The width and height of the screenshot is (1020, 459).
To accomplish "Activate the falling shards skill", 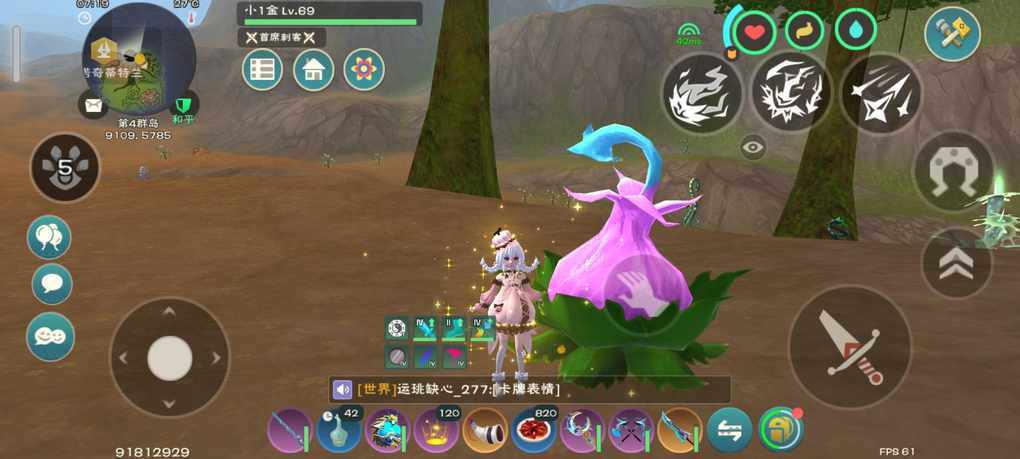I will [879, 93].
